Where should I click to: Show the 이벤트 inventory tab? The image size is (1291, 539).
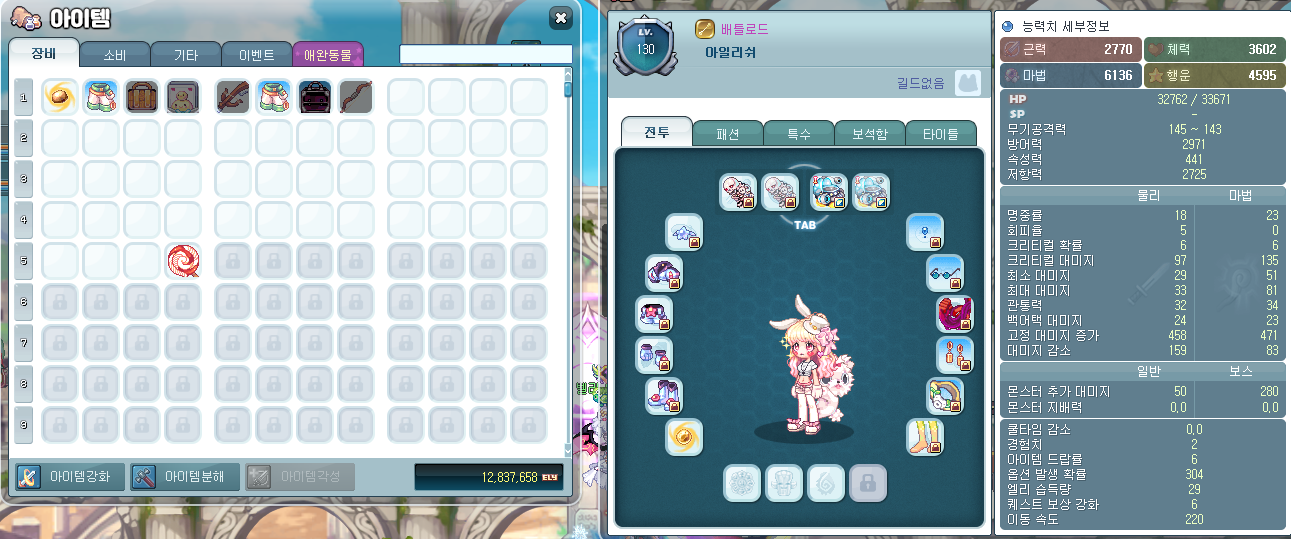coord(256,54)
